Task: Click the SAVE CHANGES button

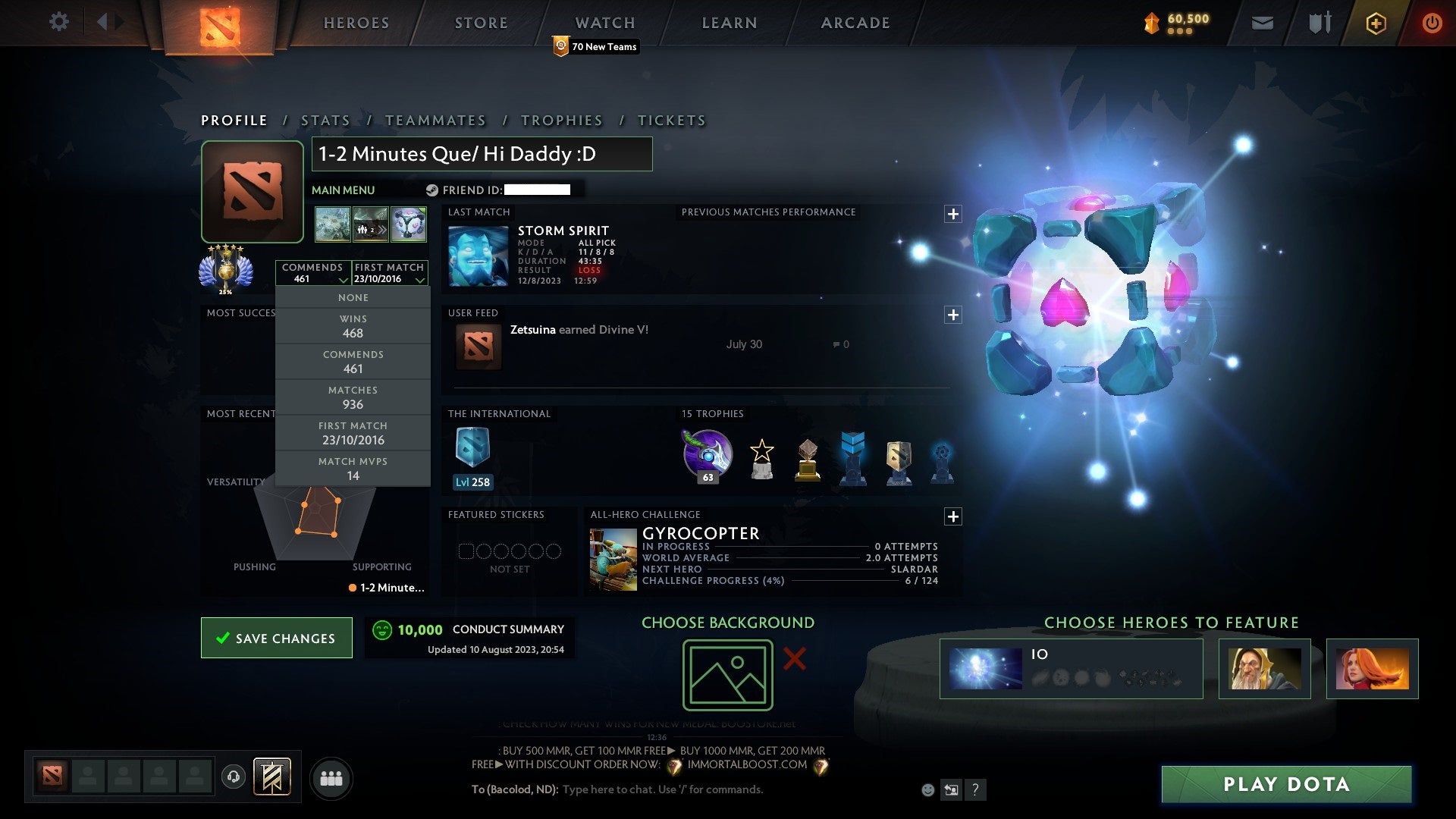Action: pos(276,638)
